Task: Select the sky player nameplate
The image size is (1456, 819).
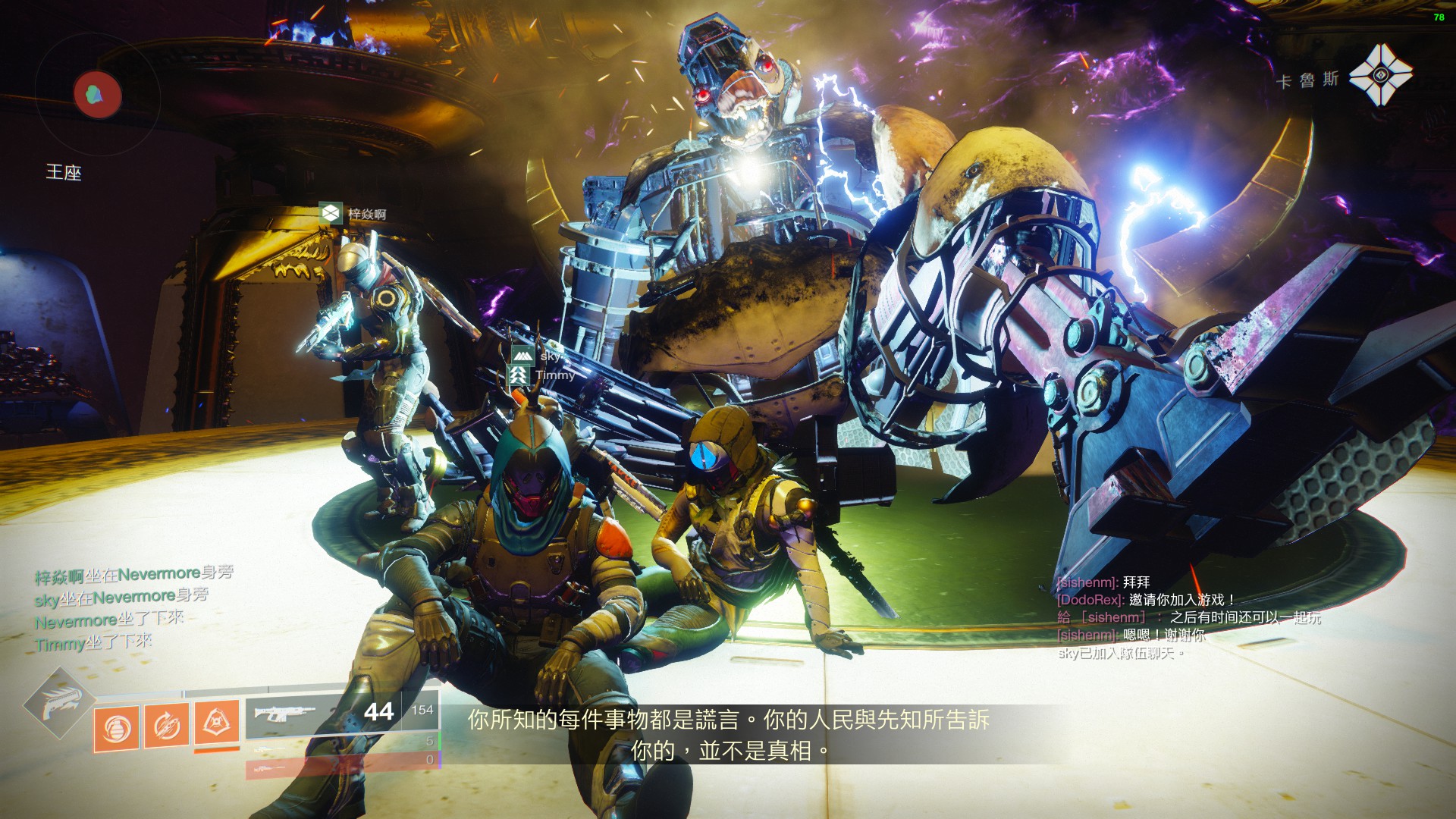Action: (540, 355)
